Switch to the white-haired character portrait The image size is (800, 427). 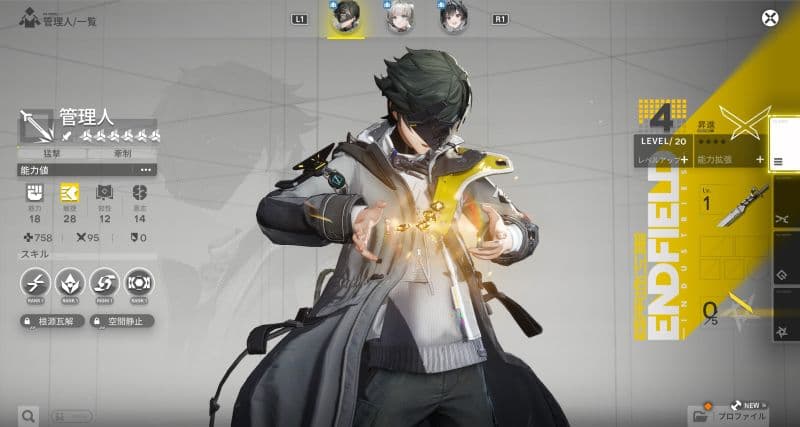pyautogui.click(x=400, y=19)
